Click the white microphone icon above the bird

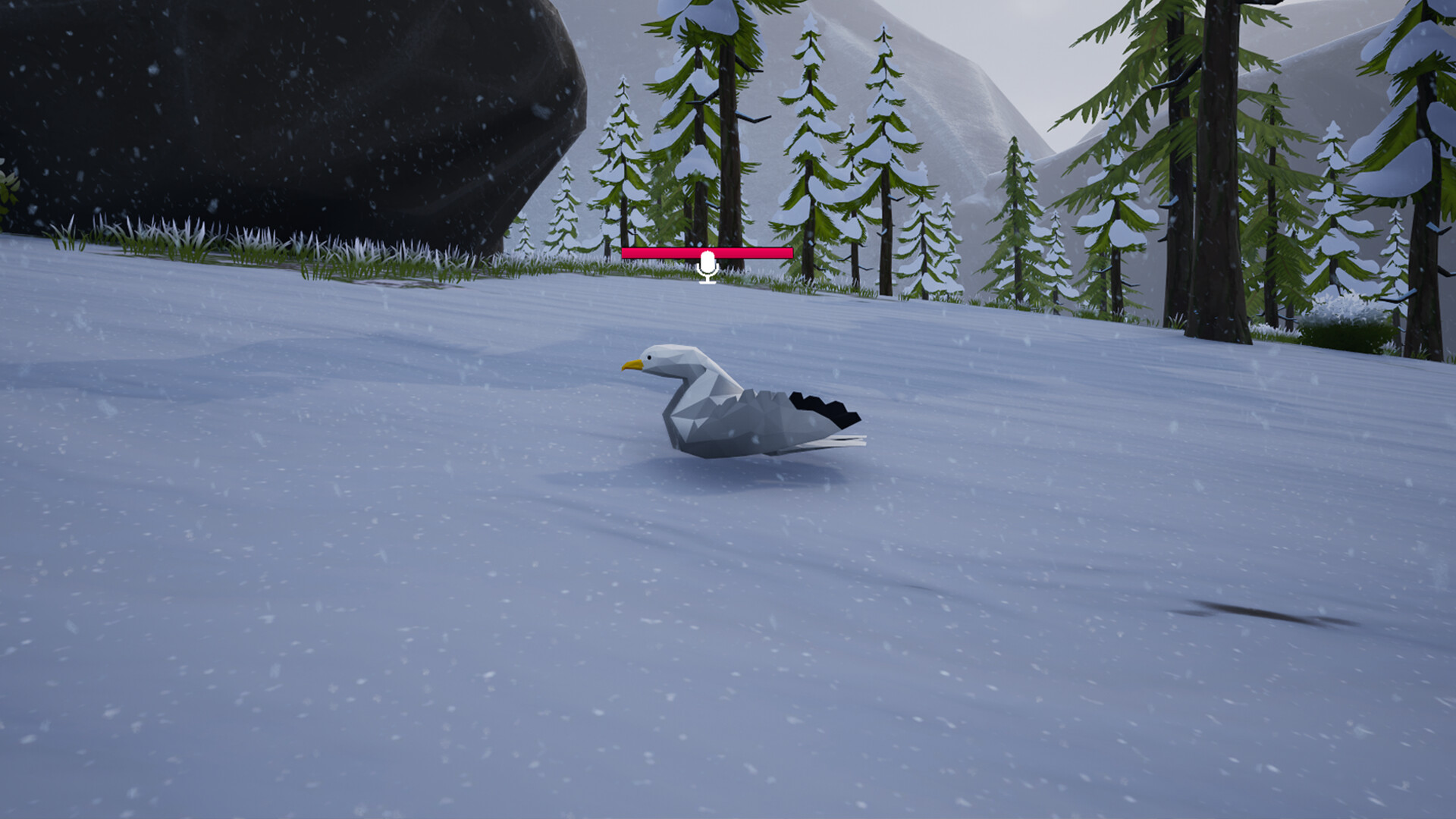click(708, 265)
